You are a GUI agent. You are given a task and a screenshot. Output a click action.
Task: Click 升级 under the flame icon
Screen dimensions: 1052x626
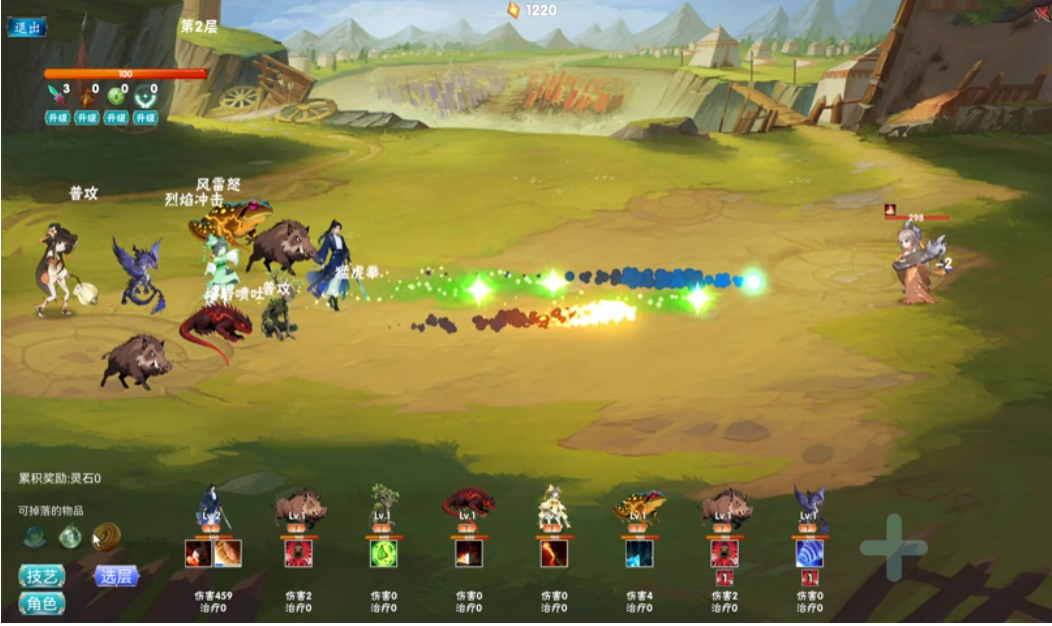pyautogui.click(x=88, y=118)
